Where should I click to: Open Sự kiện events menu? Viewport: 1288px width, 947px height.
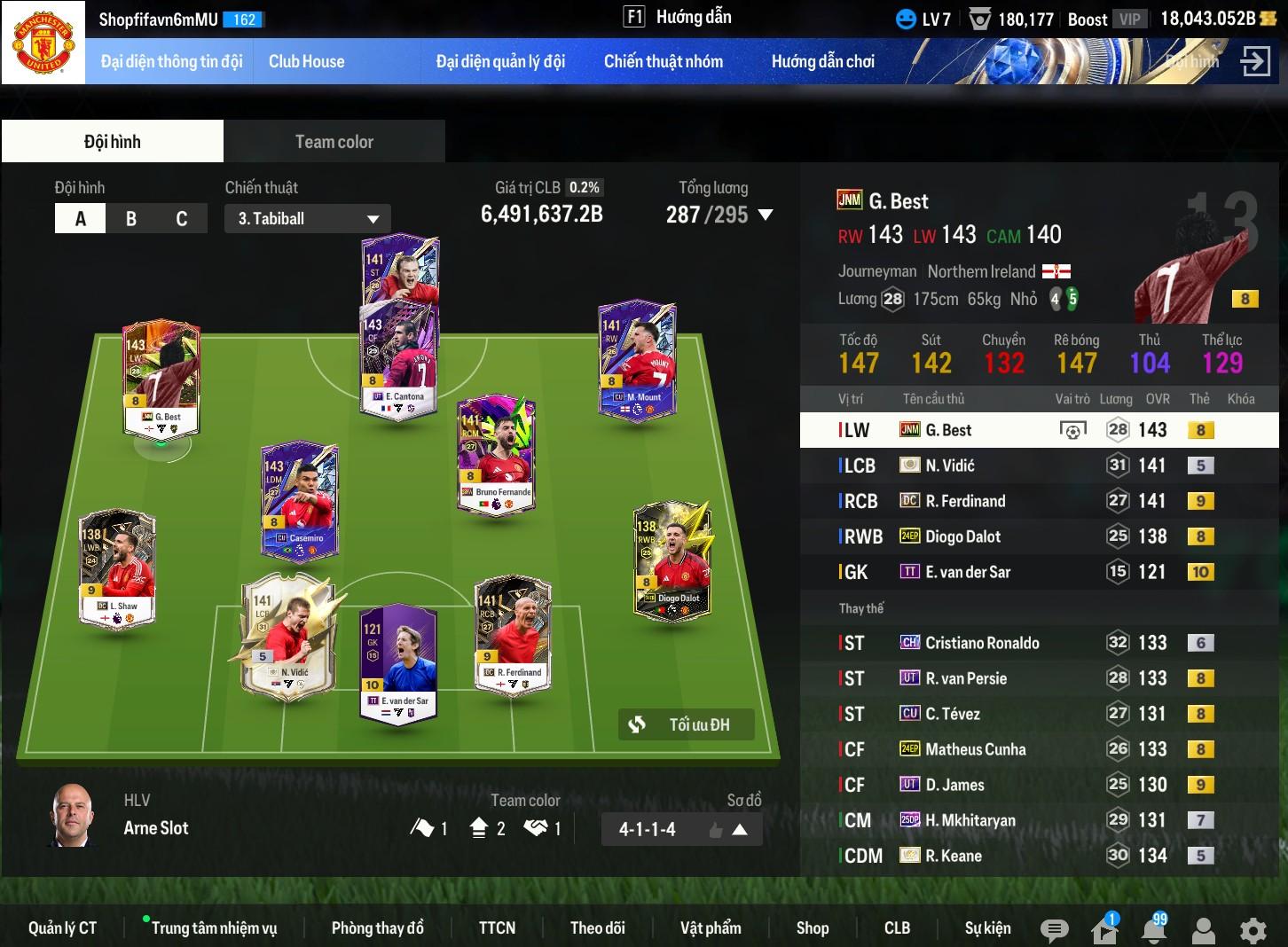pos(987,927)
